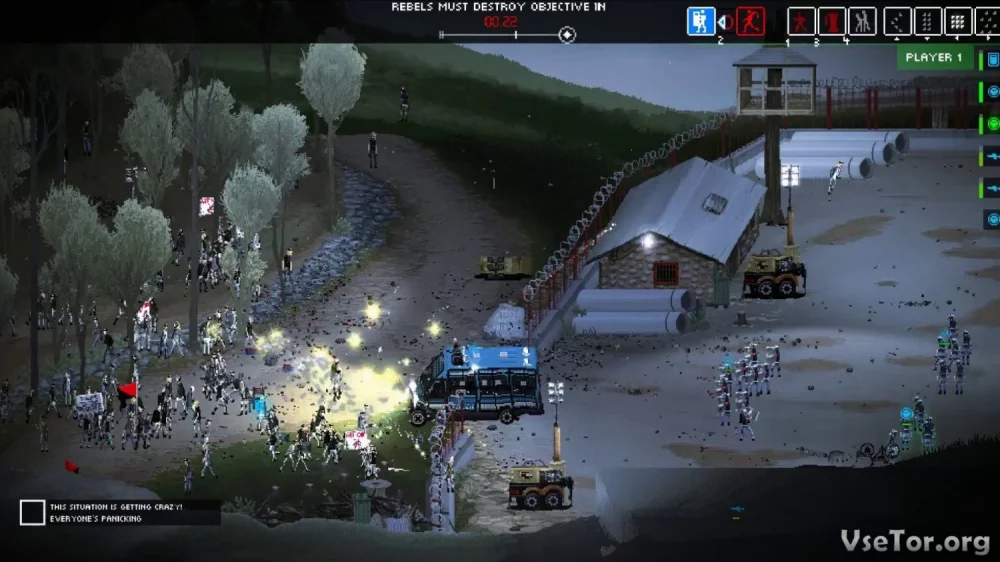
Task: Select the blue riot police faction icon
Action: (701, 21)
